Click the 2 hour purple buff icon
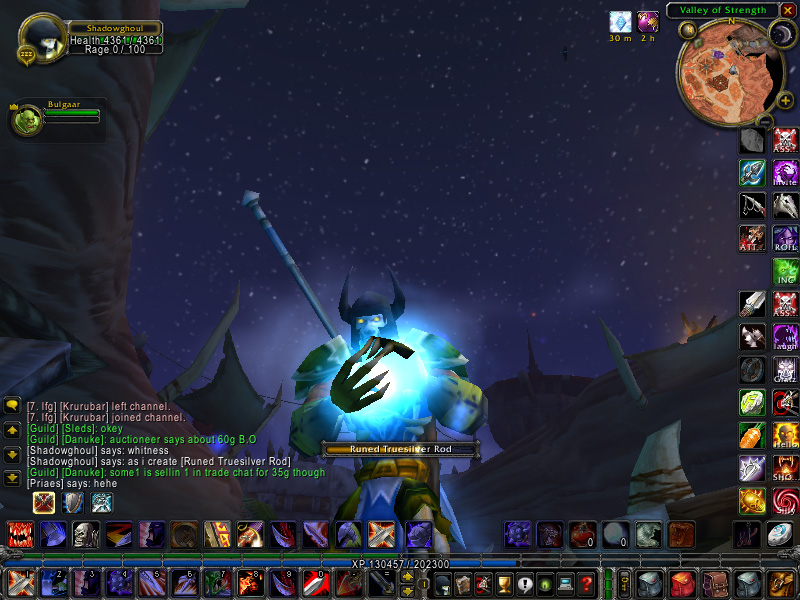The width and height of the screenshot is (800, 600). pyautogui.click(x=648, y=22)
